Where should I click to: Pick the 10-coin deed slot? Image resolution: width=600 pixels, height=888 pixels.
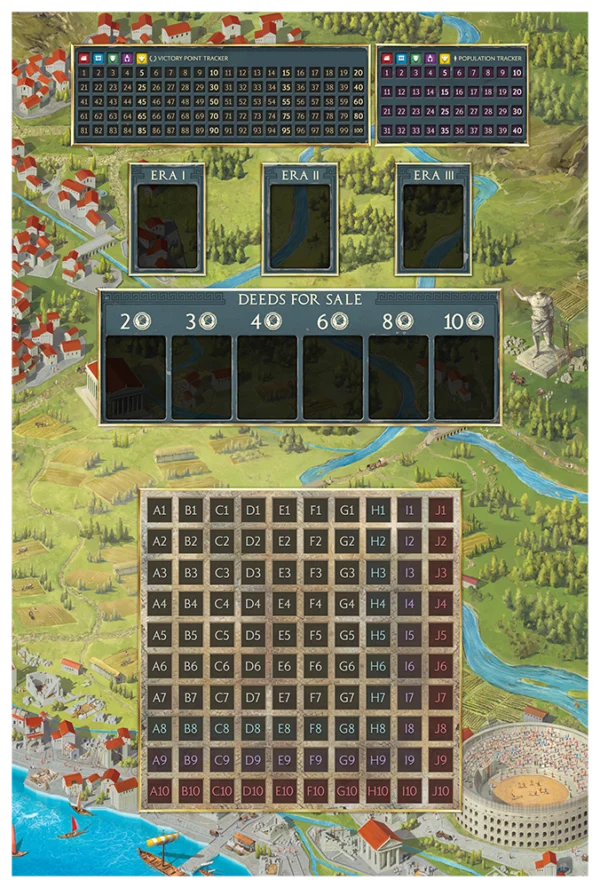pyautogui.click(x=464, y=377)
